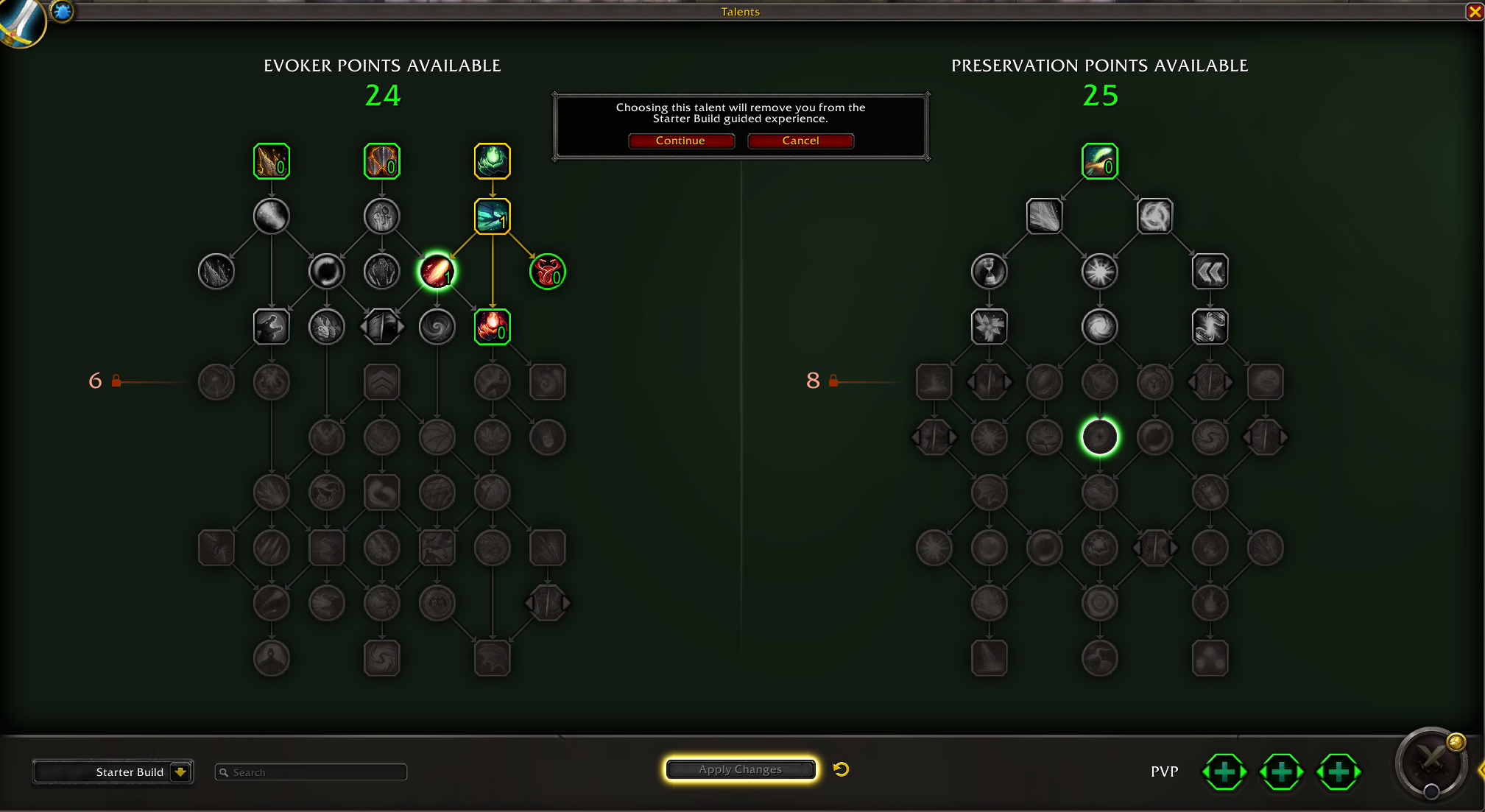Select the glowing red talent with 1 point
Screen dimensions: 1485x812
pos(438,271)
